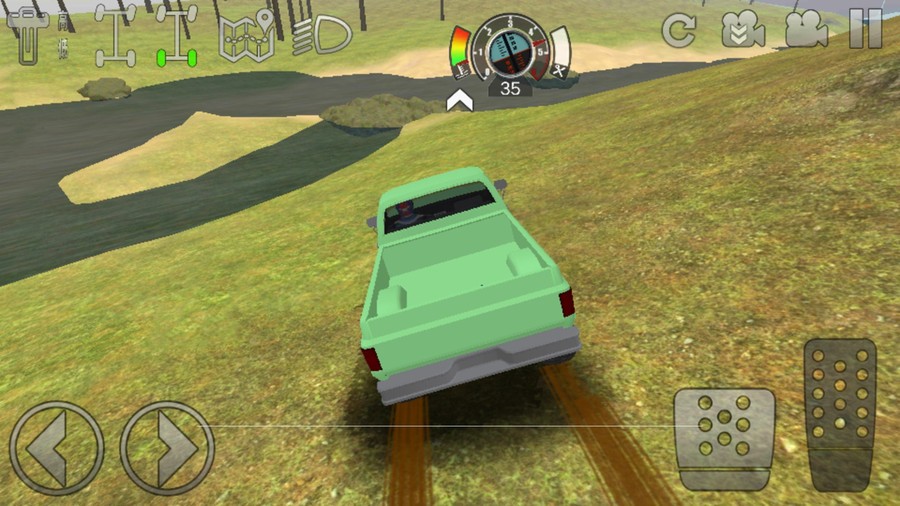The width and height of the screenshot is (900, 506).
Task: Tap the camera icon with down chevrons
Action: coord(743,31)
